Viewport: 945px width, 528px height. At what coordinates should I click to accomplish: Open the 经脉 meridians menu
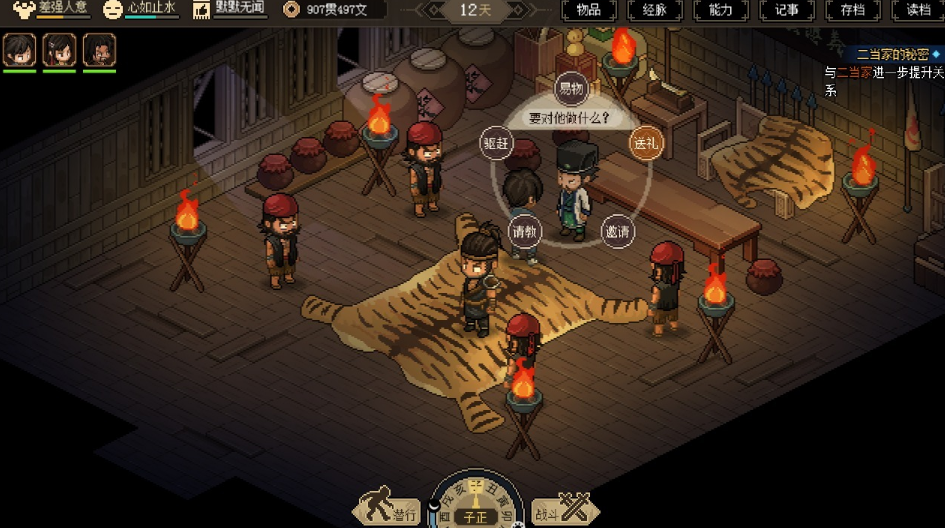click(654, 10)
